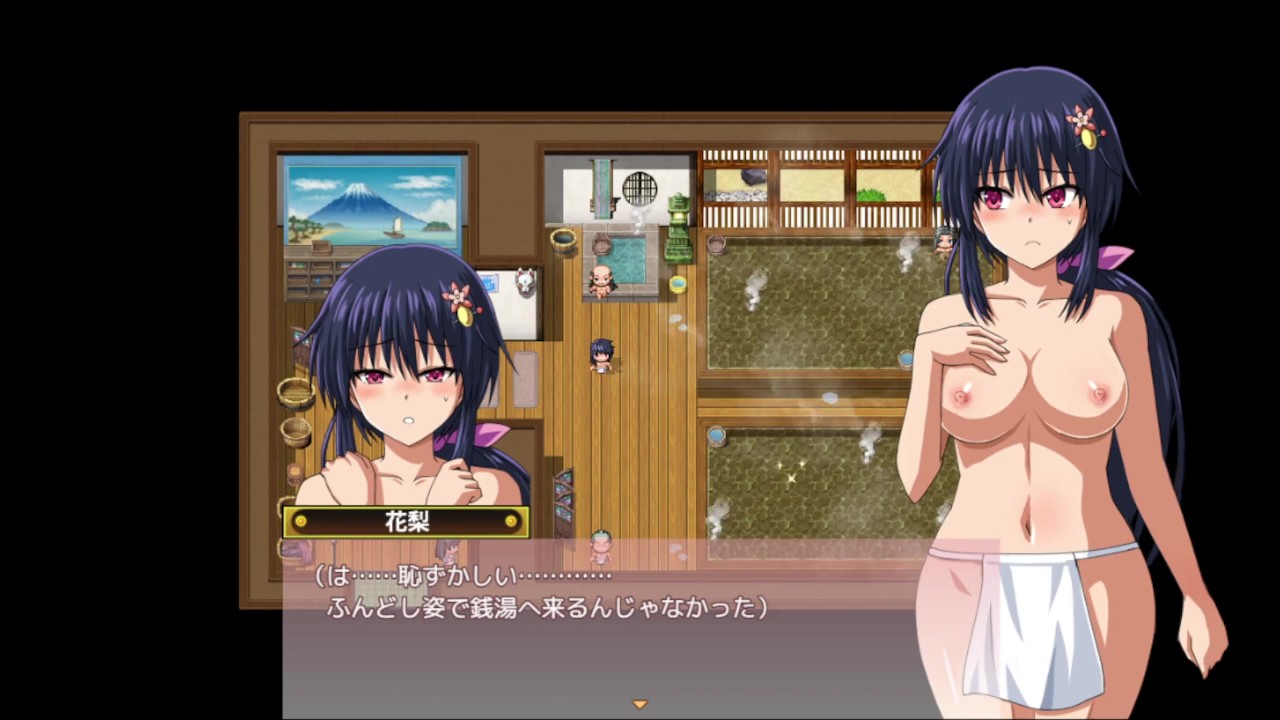Advance dialogue with the orange continue arrow
Screen dimensions: 1280x720
tap(640, 705)
